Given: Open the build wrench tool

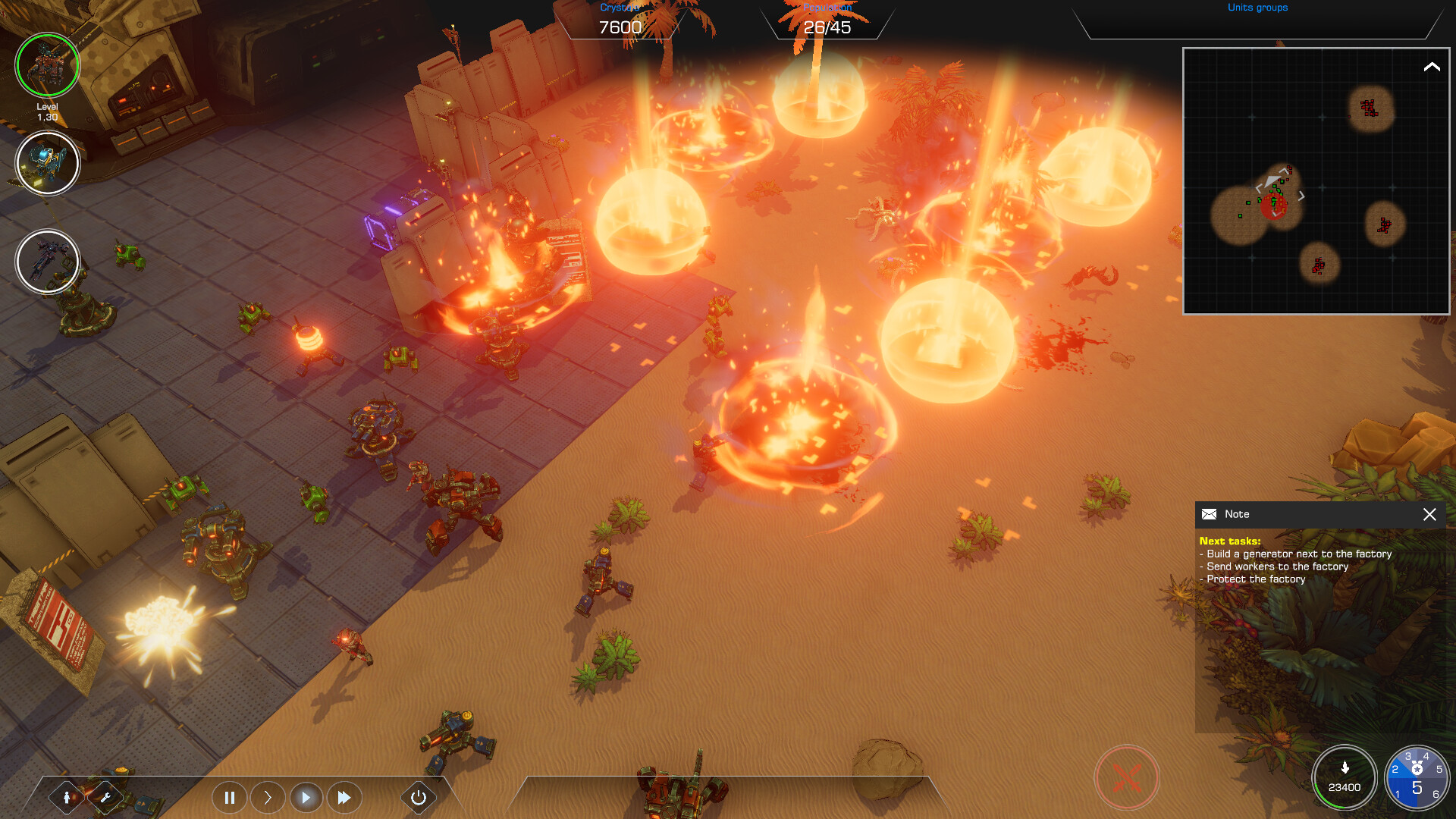Looking at the screenshot, I should point(106,797).
